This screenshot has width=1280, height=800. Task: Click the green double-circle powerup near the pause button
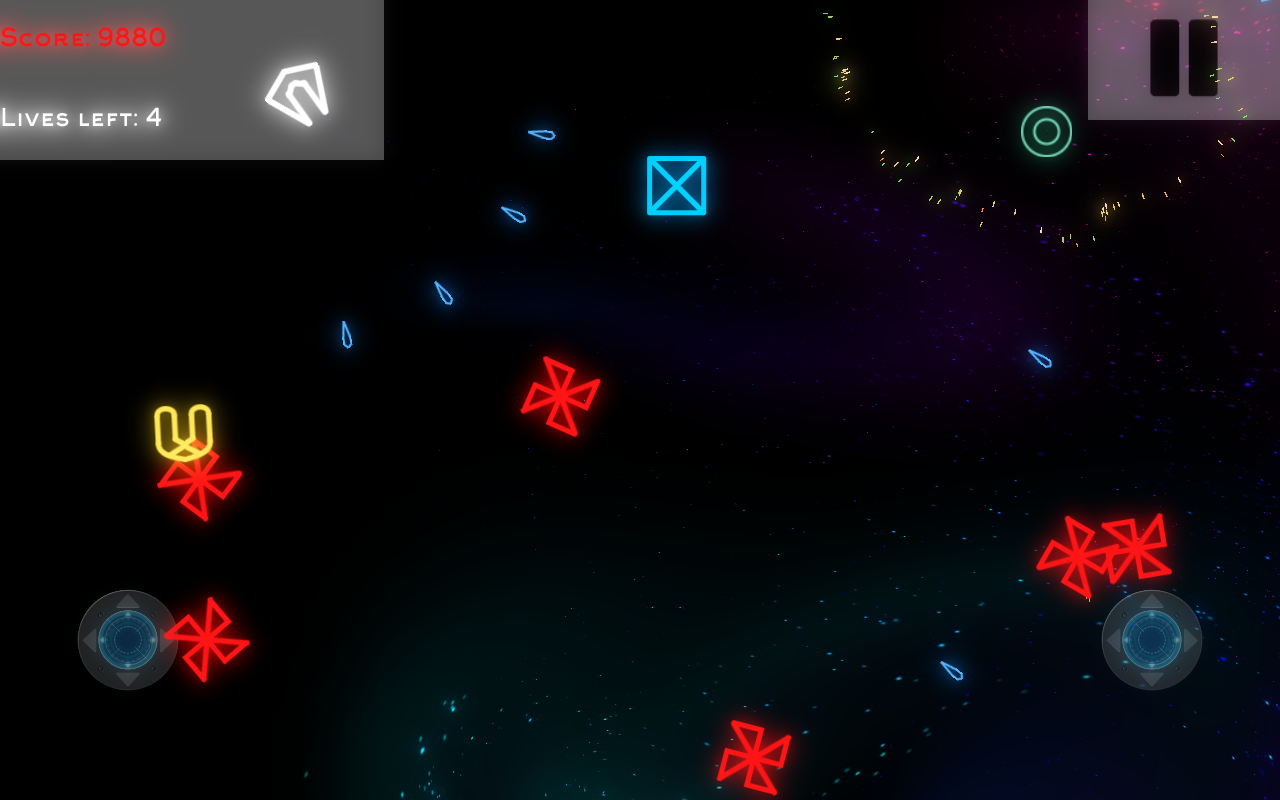[x=1046, y=131]
